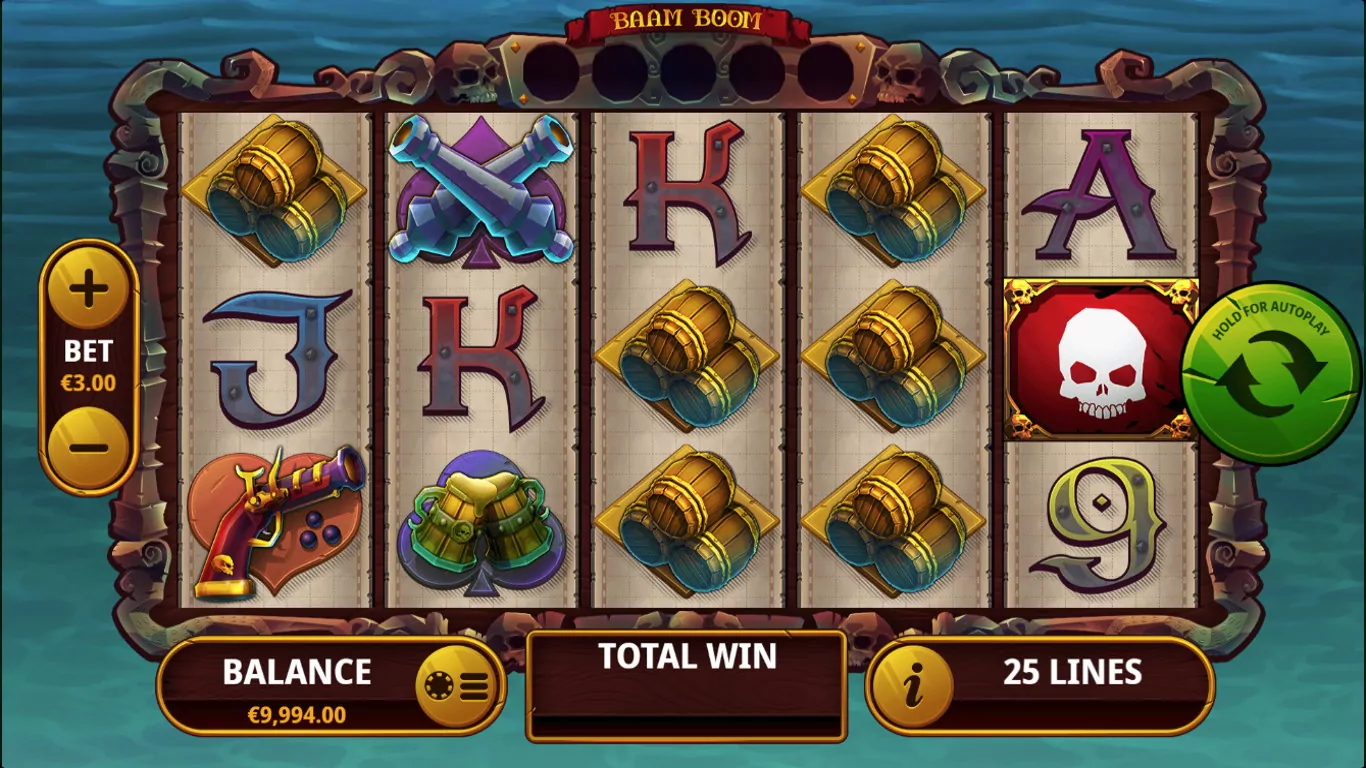This screenshot has height=768, width=1366.
Task: Increase the bet with the plus button
Action: click(x=88, y=290)
